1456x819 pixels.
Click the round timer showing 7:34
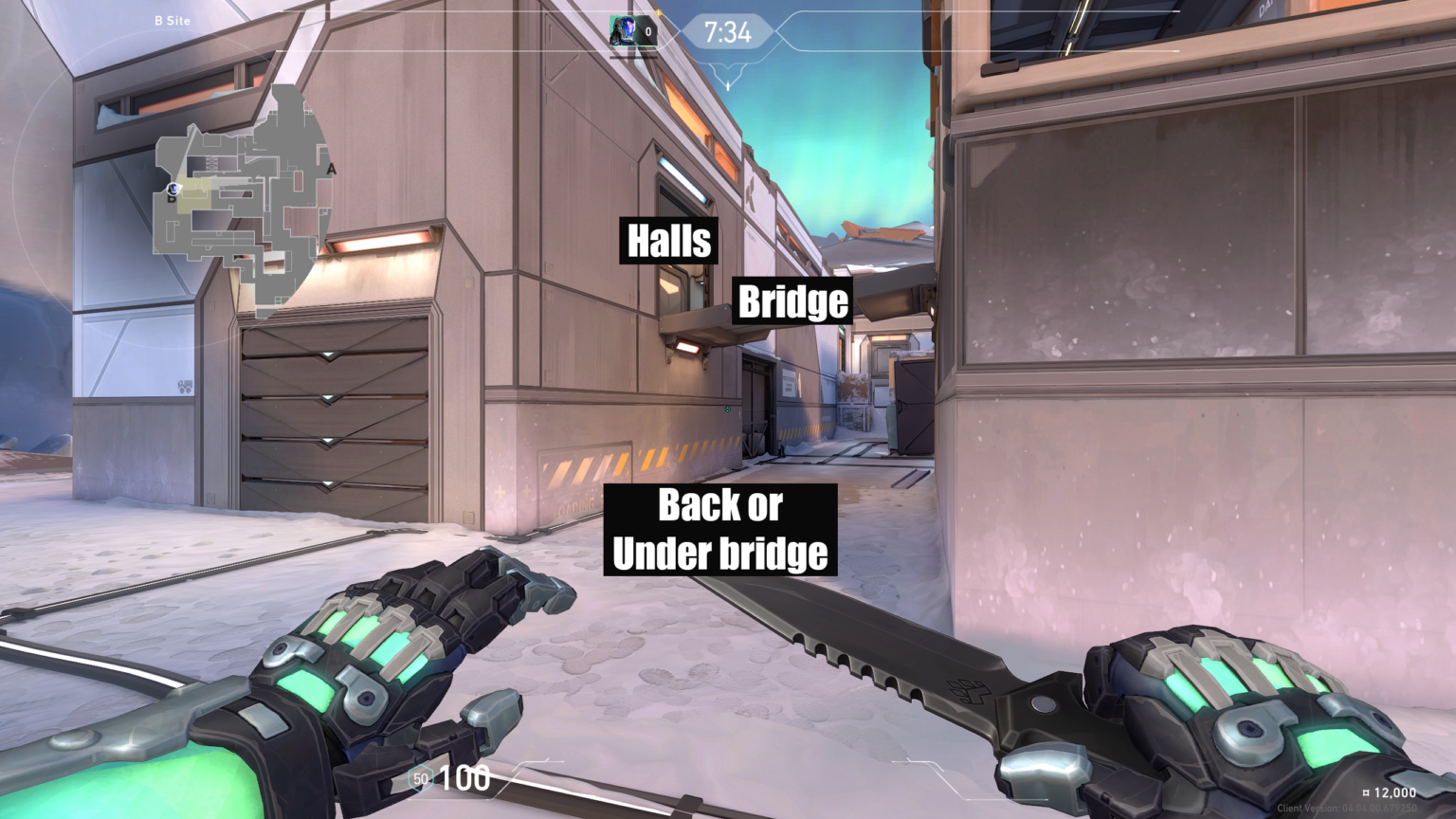730,30
